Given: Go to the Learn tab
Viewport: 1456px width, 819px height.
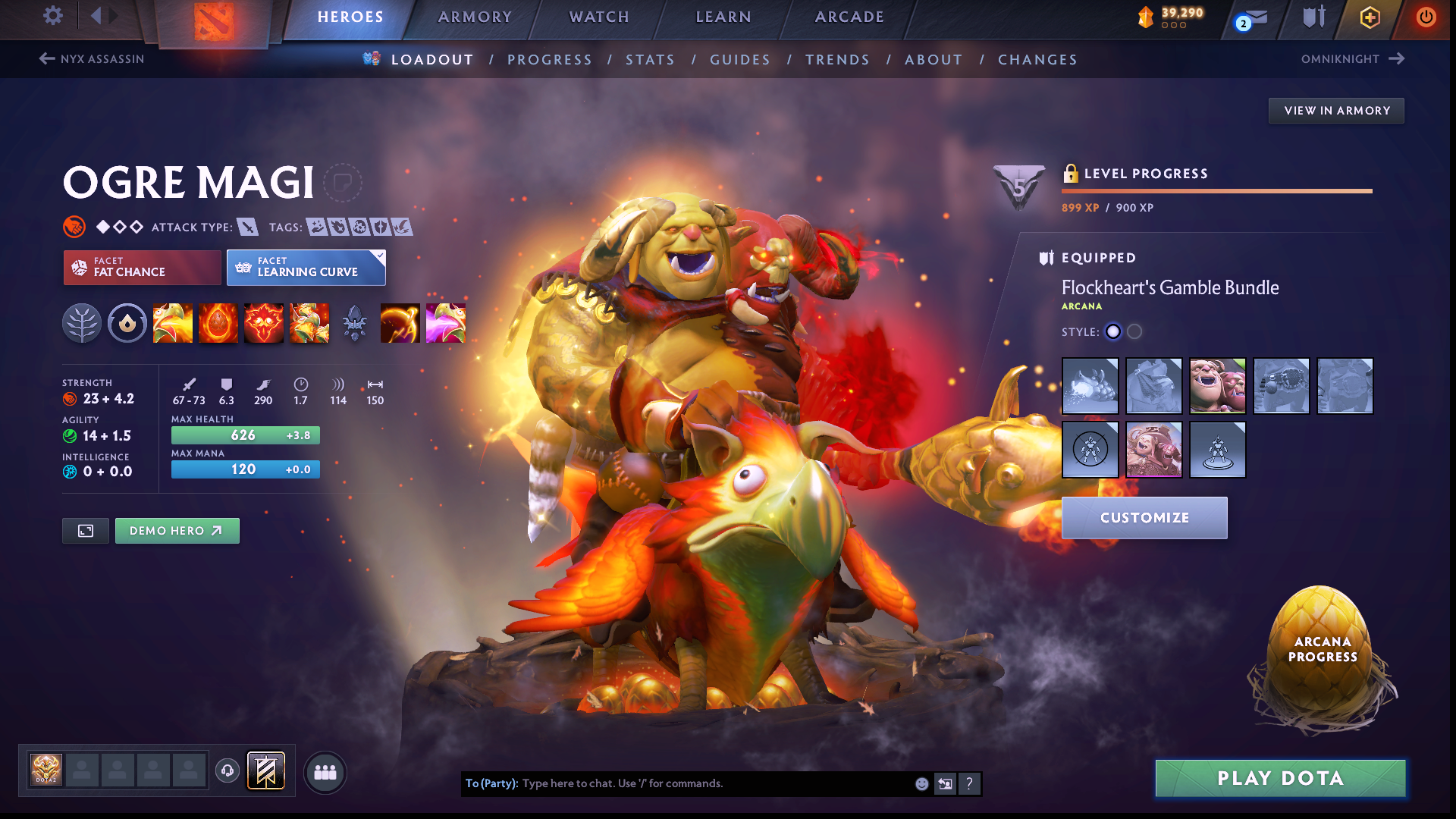Looking at the screenshot, I should pyautogui.click(x=723, y=17).
